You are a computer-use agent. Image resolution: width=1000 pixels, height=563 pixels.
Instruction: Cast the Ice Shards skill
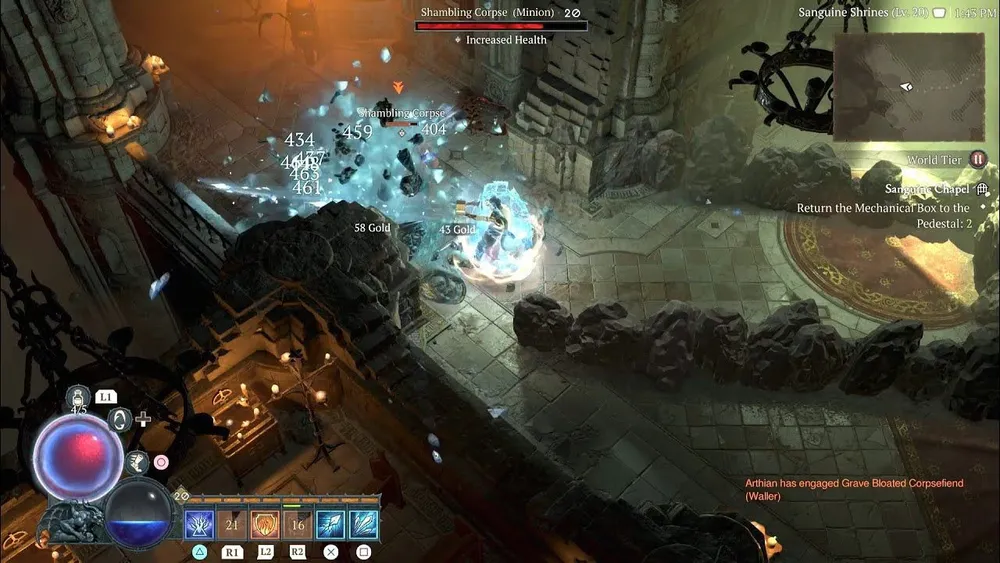(363, 524)
